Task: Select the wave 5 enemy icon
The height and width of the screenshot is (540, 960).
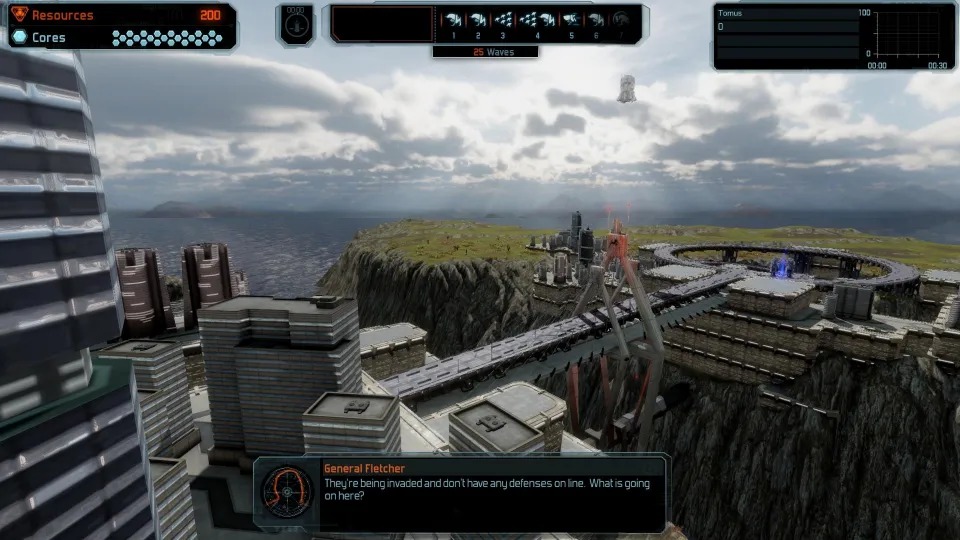Action: point(571,19)
